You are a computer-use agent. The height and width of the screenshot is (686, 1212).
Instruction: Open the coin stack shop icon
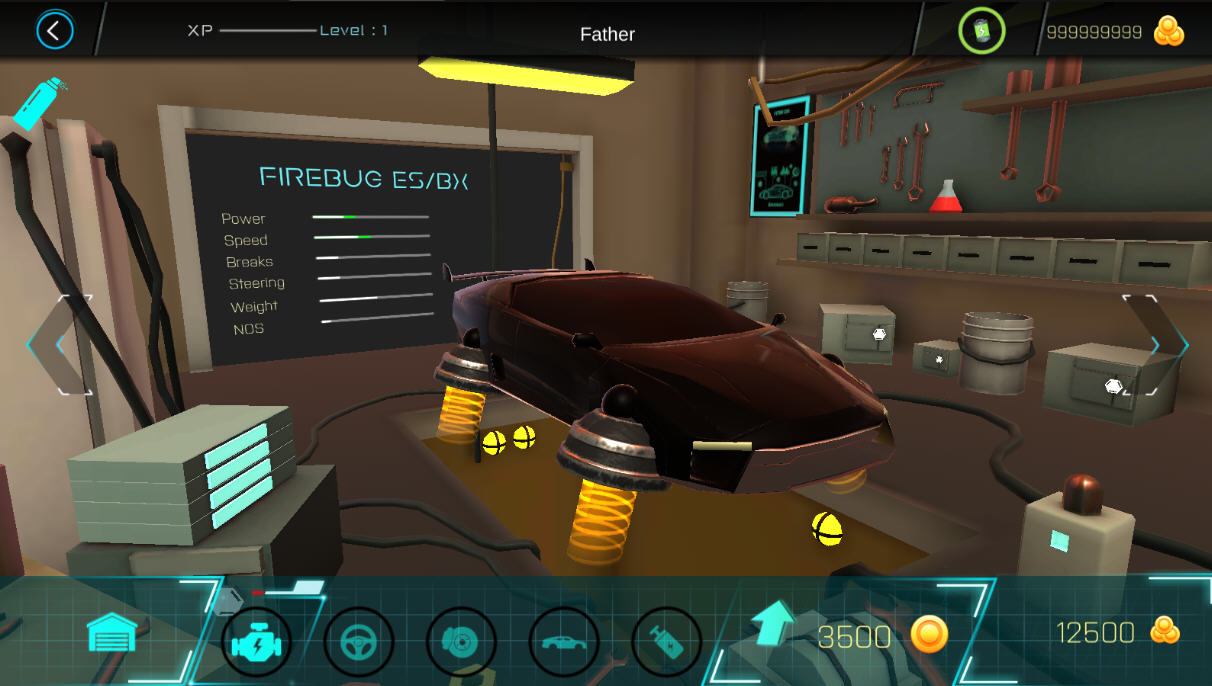point(1168,31)
